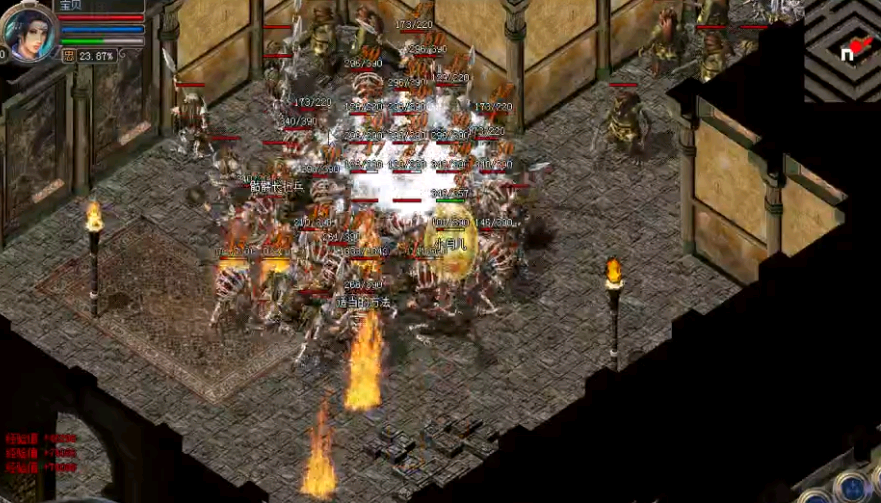
Task: Click the 忠 loyalty icon
Action: [x=68, y=56]
